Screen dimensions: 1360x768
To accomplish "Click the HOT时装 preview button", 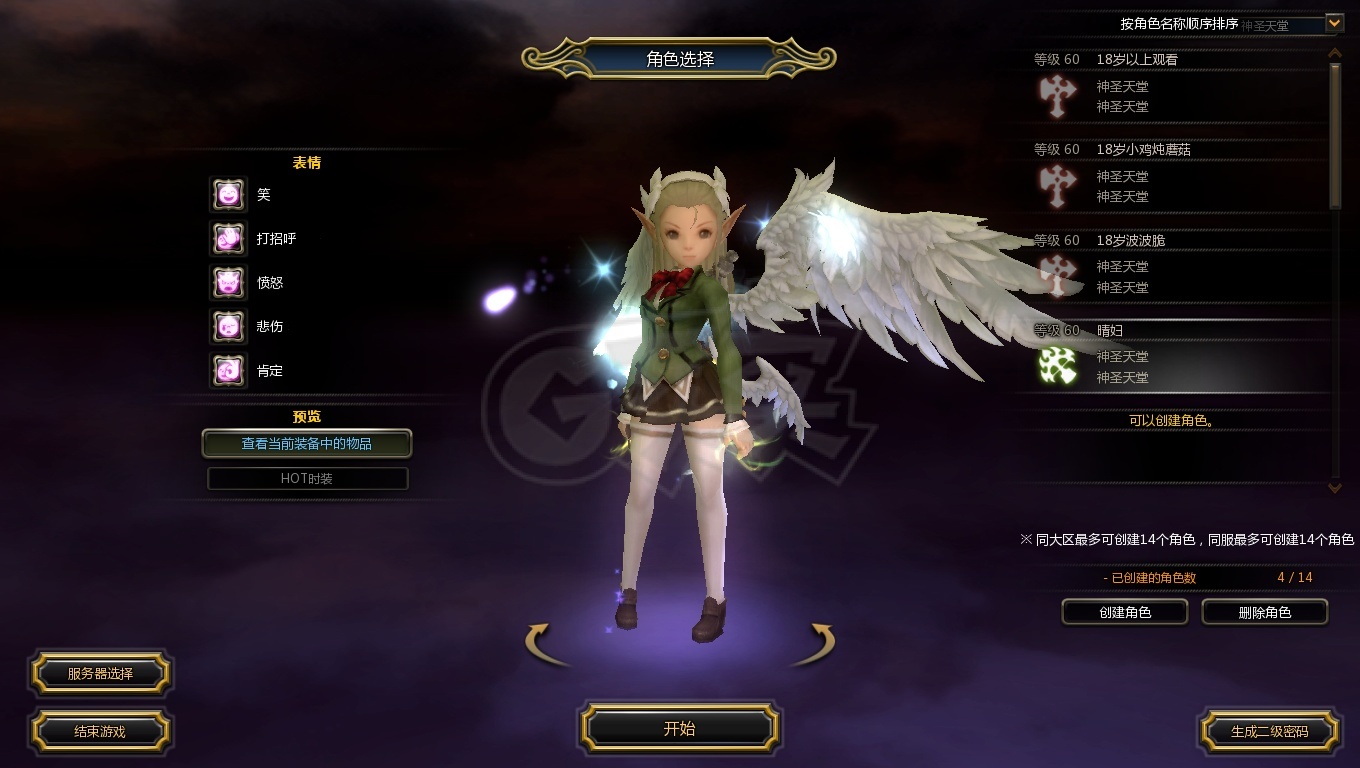I will click(x=307, y=478).
